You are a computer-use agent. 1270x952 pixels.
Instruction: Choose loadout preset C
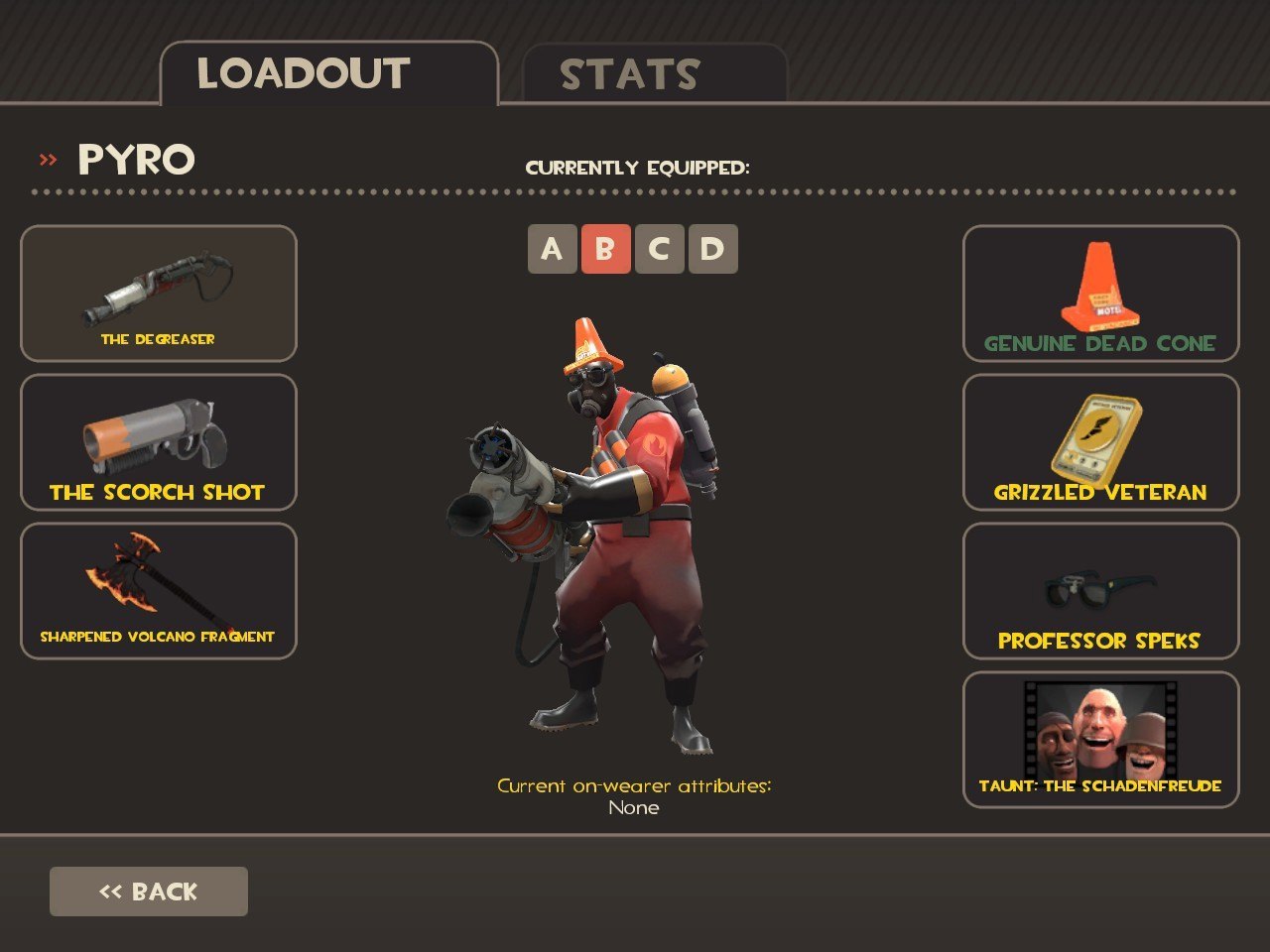(659, 249)
